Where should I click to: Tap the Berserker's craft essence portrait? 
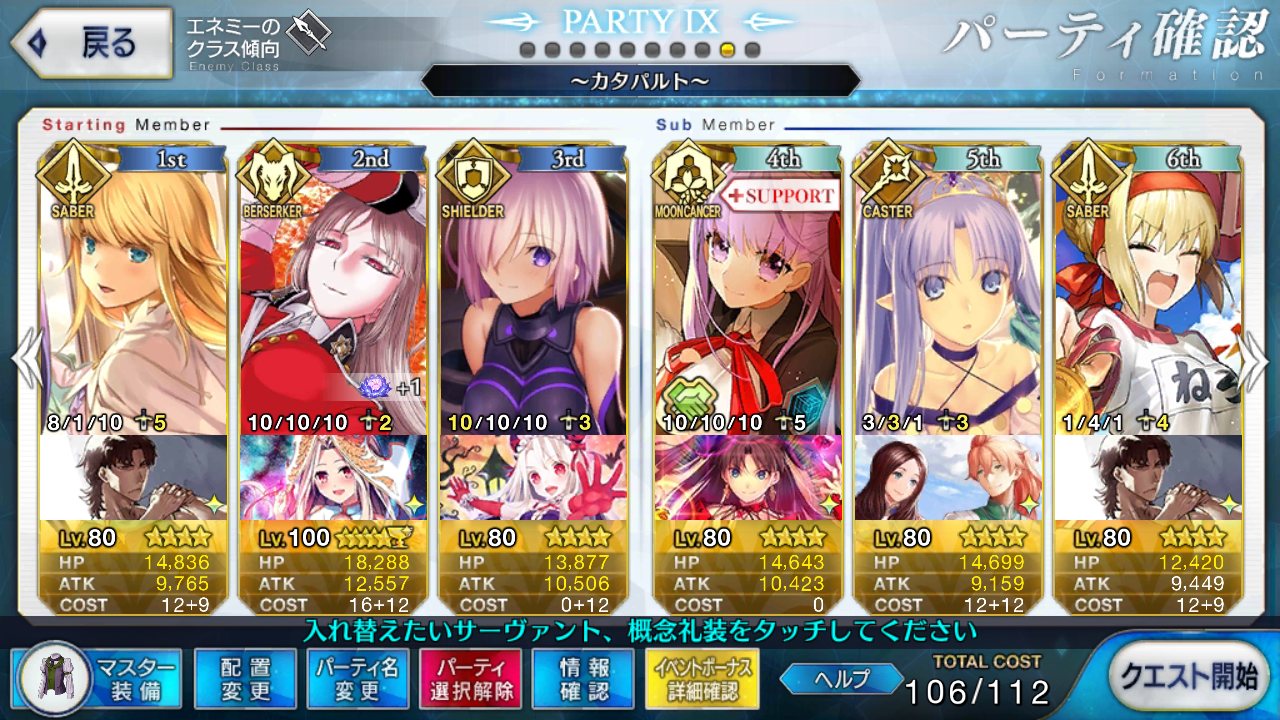coord(333,478)
